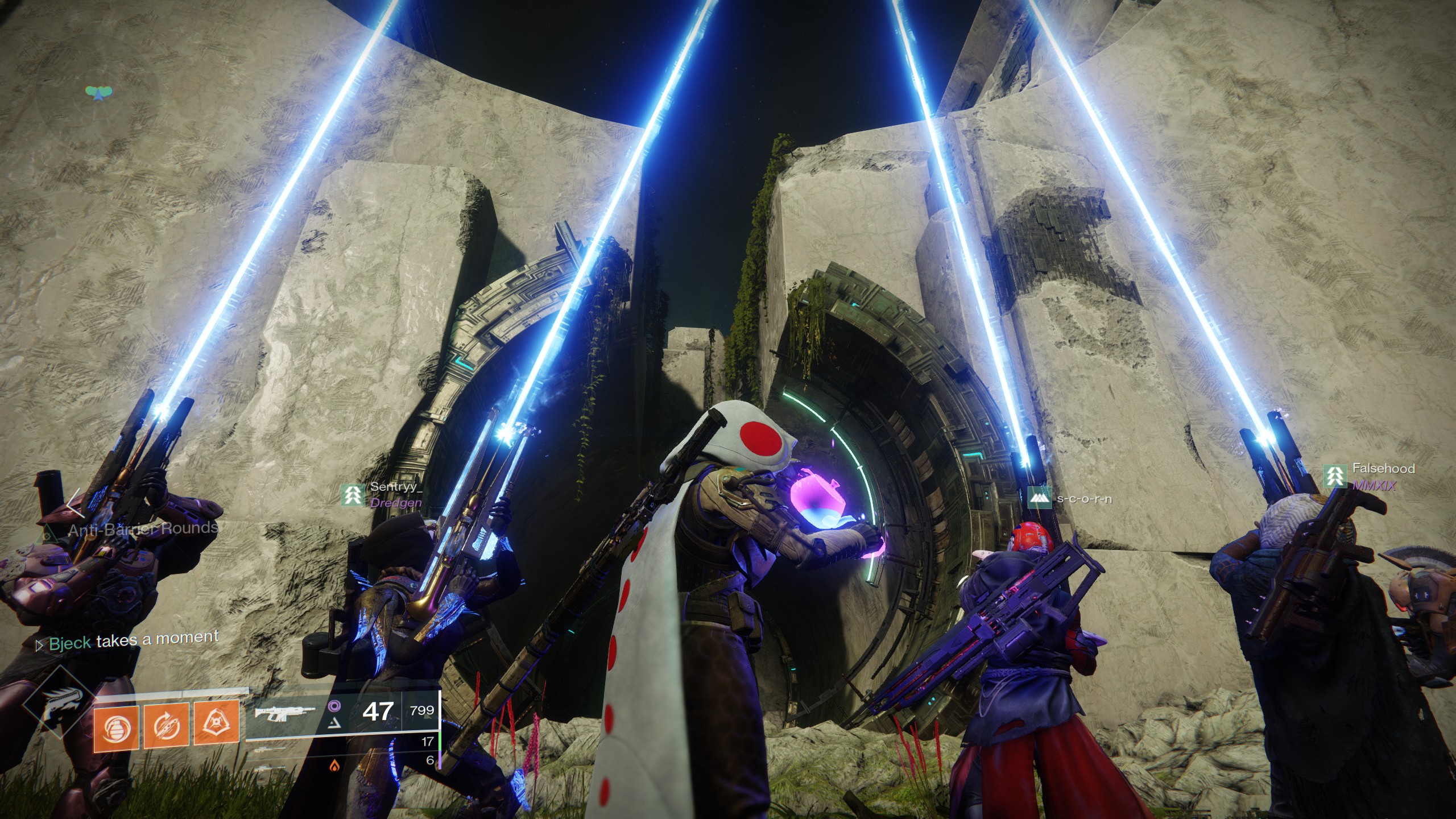The width and height of the screenshot is (1456, 819).
Task: Click the Anti-Barrier Rounds perk label
Action: point(142,529)
